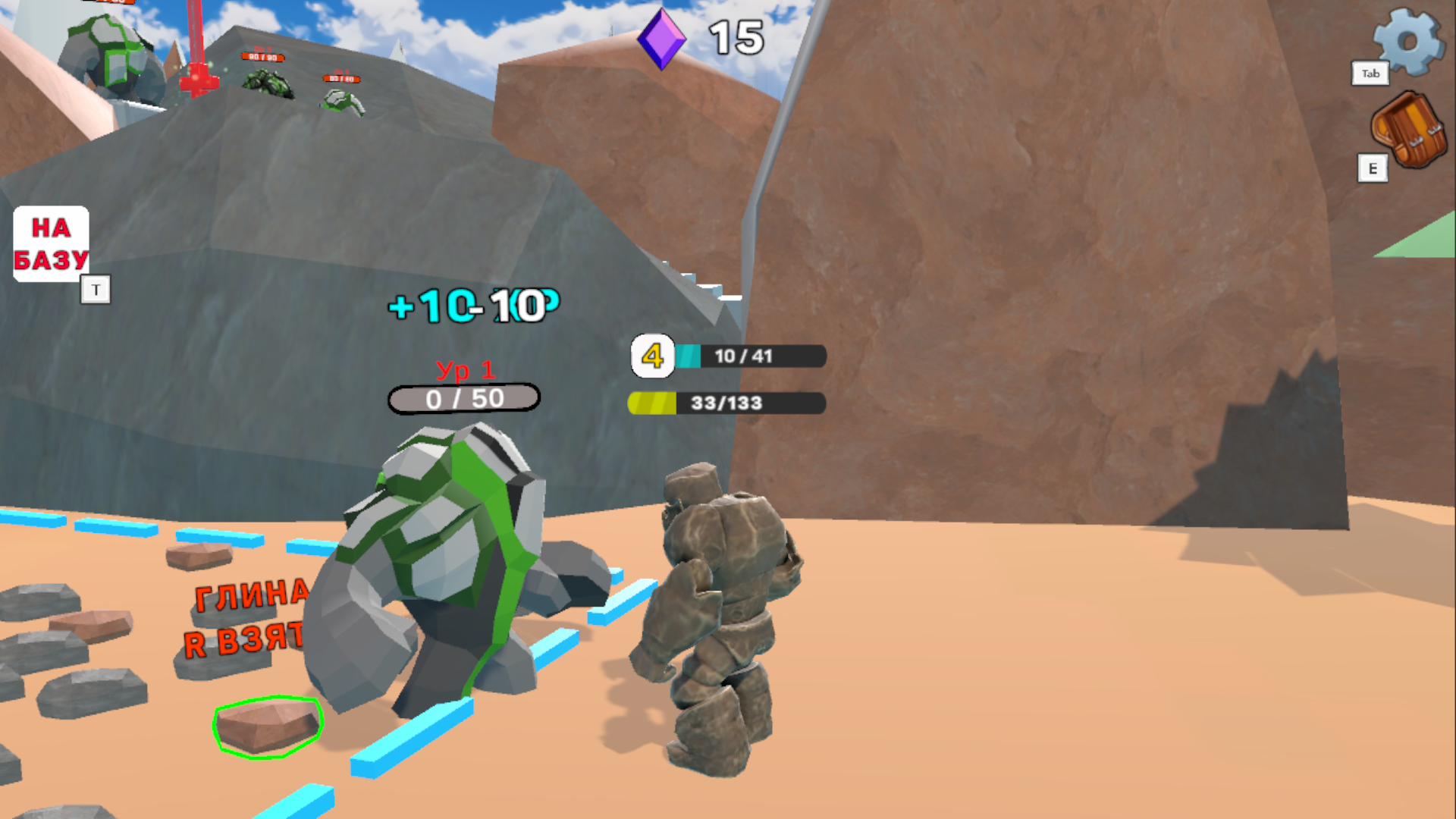Select the green-highlighted clay rock
Viewport: 1456px width, 819px height.
click(269, 728)
